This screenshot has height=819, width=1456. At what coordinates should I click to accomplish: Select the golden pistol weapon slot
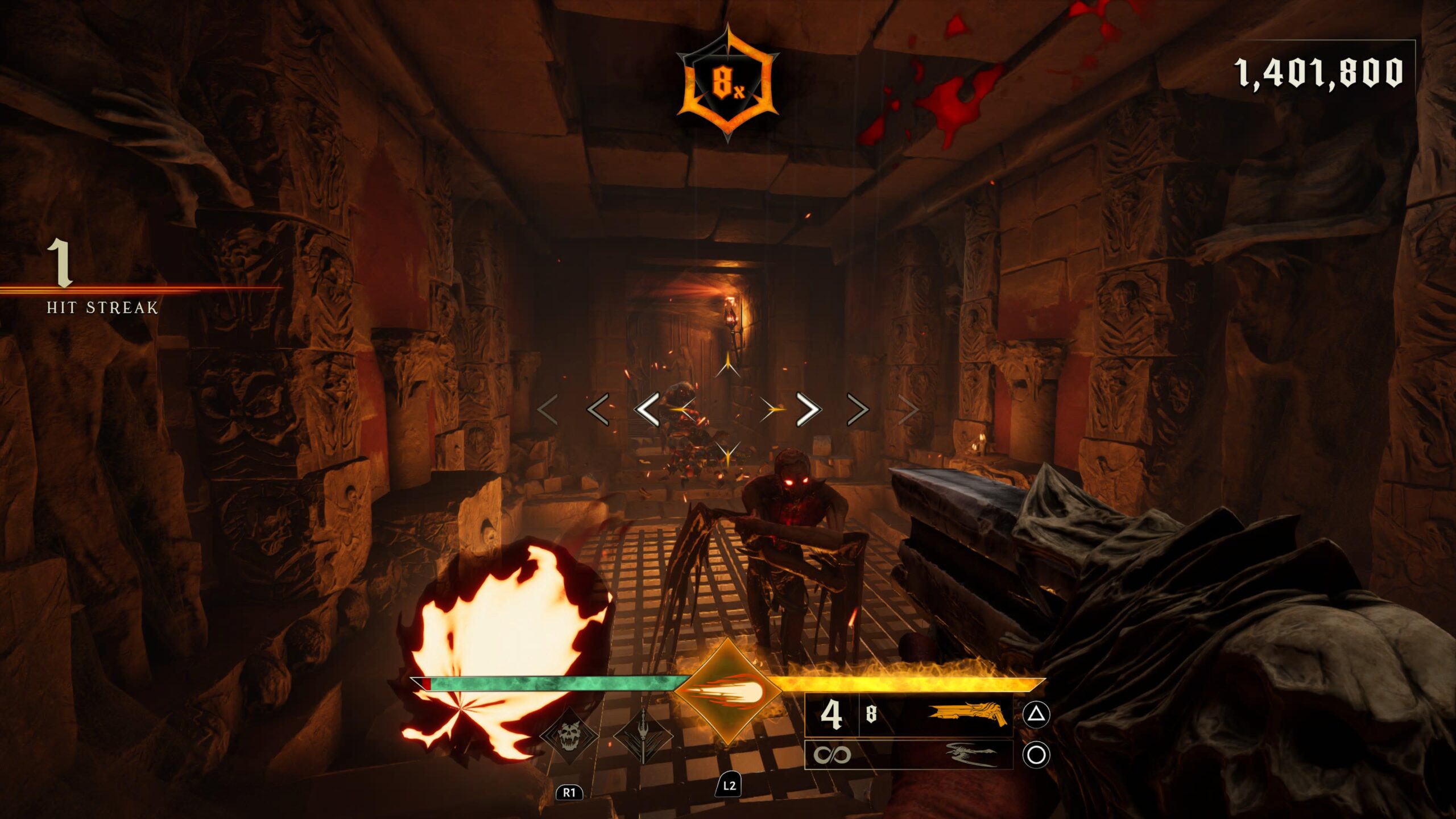pos(908,714)
